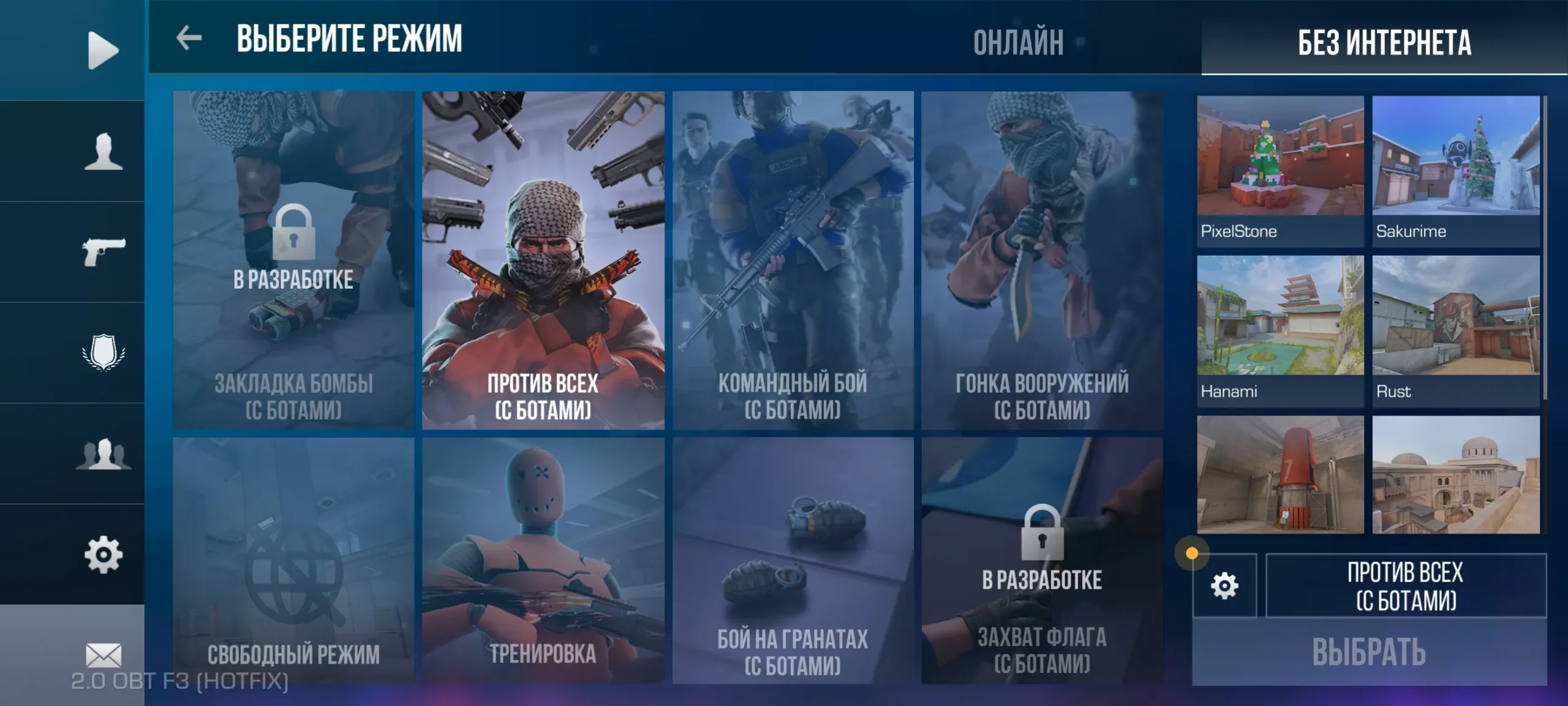
Task: Select the Sakurime map thumbnail
Action: (x=1456, y=170)
